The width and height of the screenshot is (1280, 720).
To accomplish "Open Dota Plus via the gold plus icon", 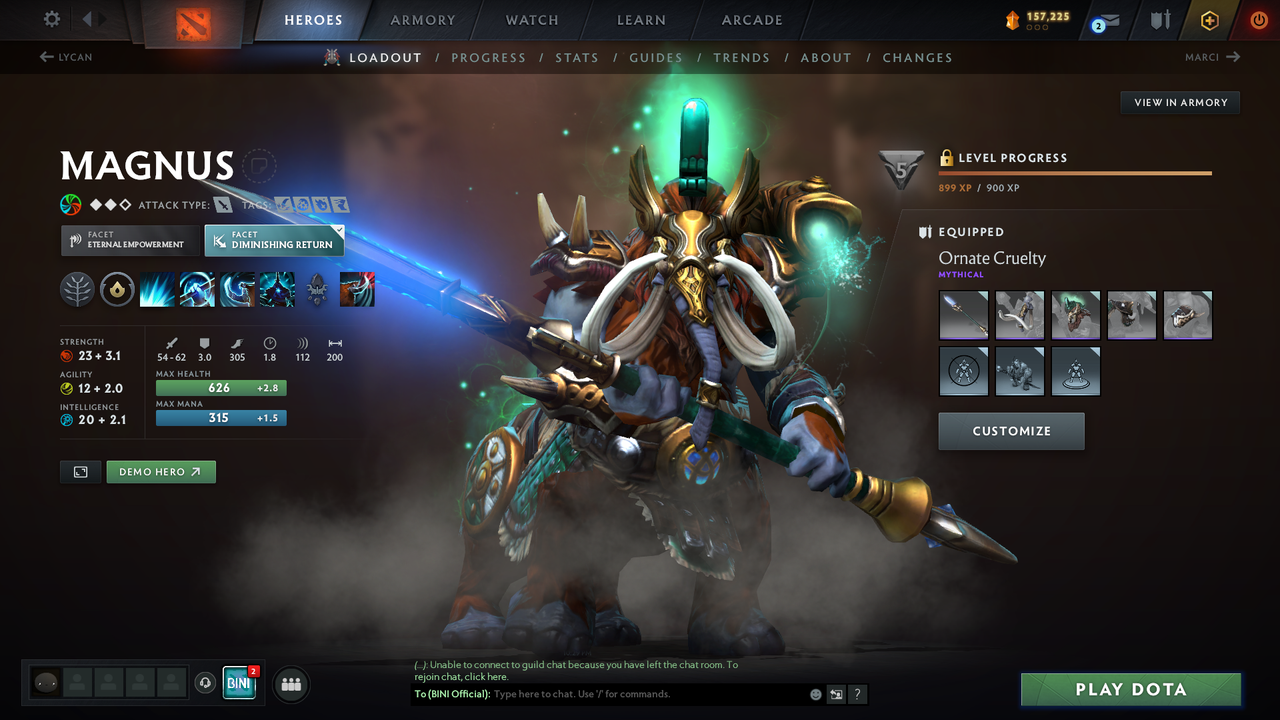I will point(1209,19).
